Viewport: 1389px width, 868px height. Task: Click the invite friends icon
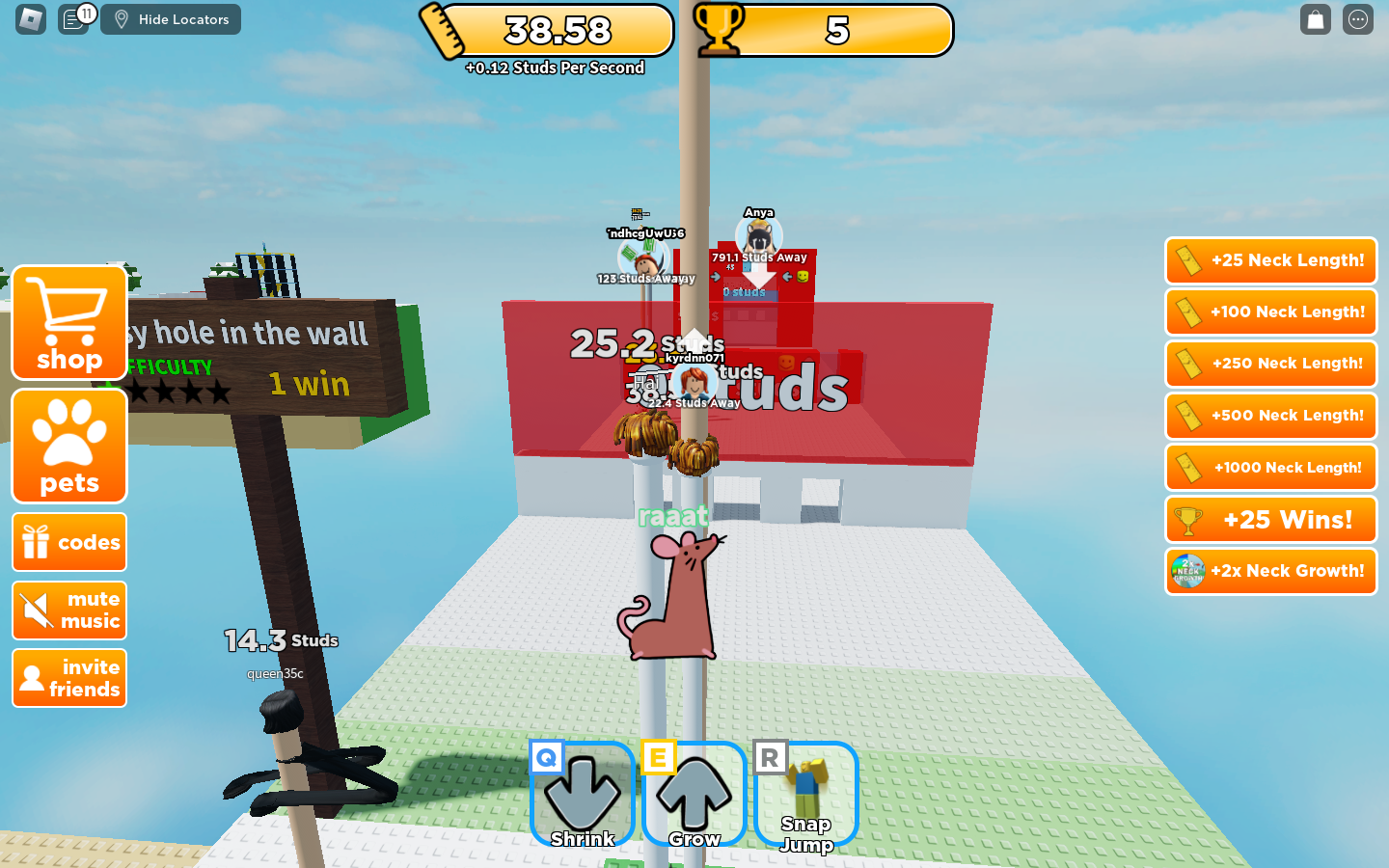(68, 678)
